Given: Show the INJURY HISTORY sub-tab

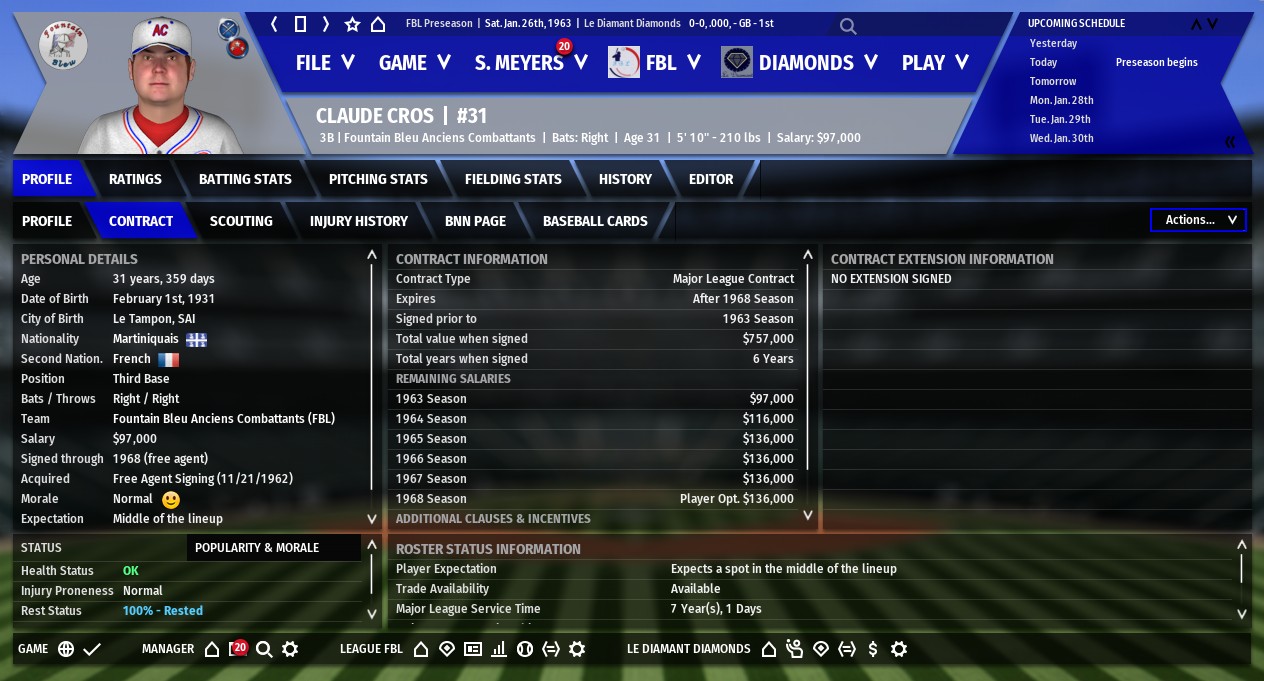Looking at the screenshot, I should [359, 221].
